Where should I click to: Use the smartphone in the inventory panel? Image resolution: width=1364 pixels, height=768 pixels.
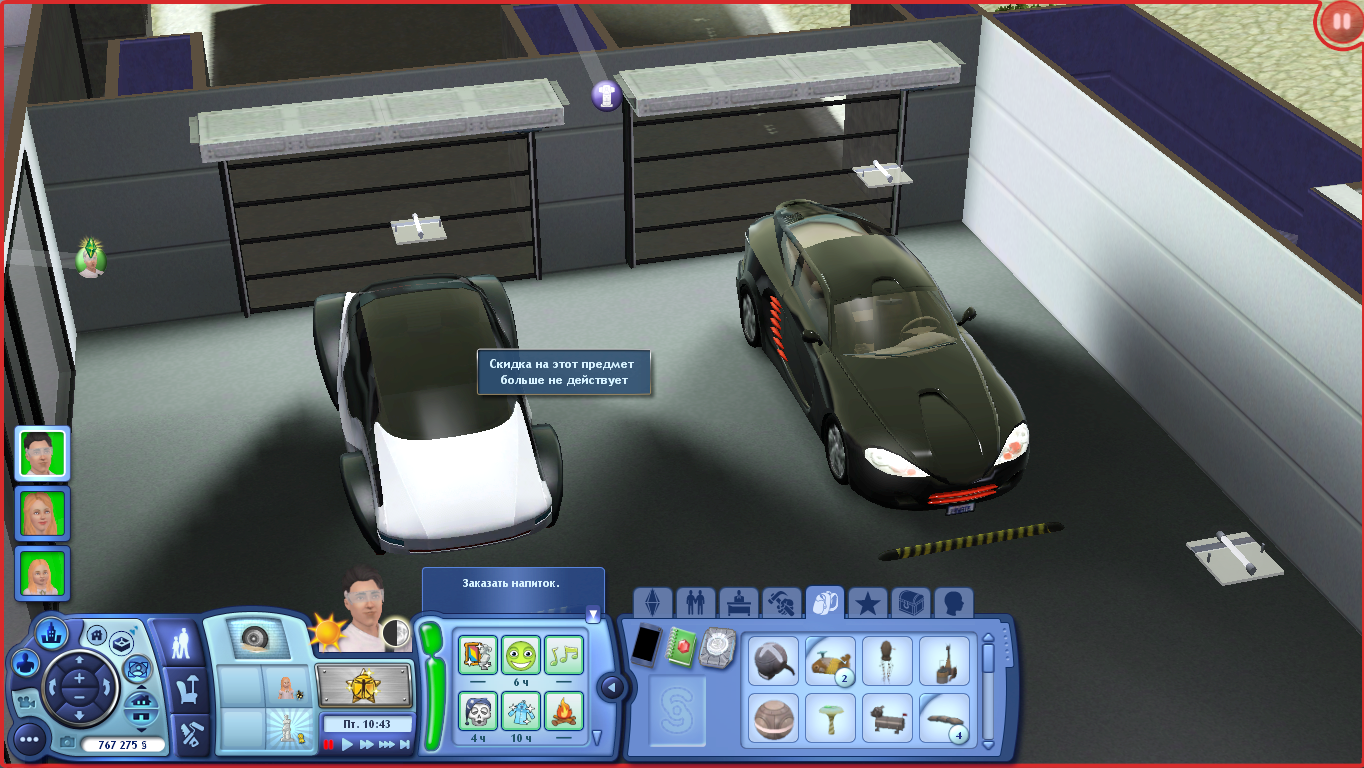click(647, 644)
